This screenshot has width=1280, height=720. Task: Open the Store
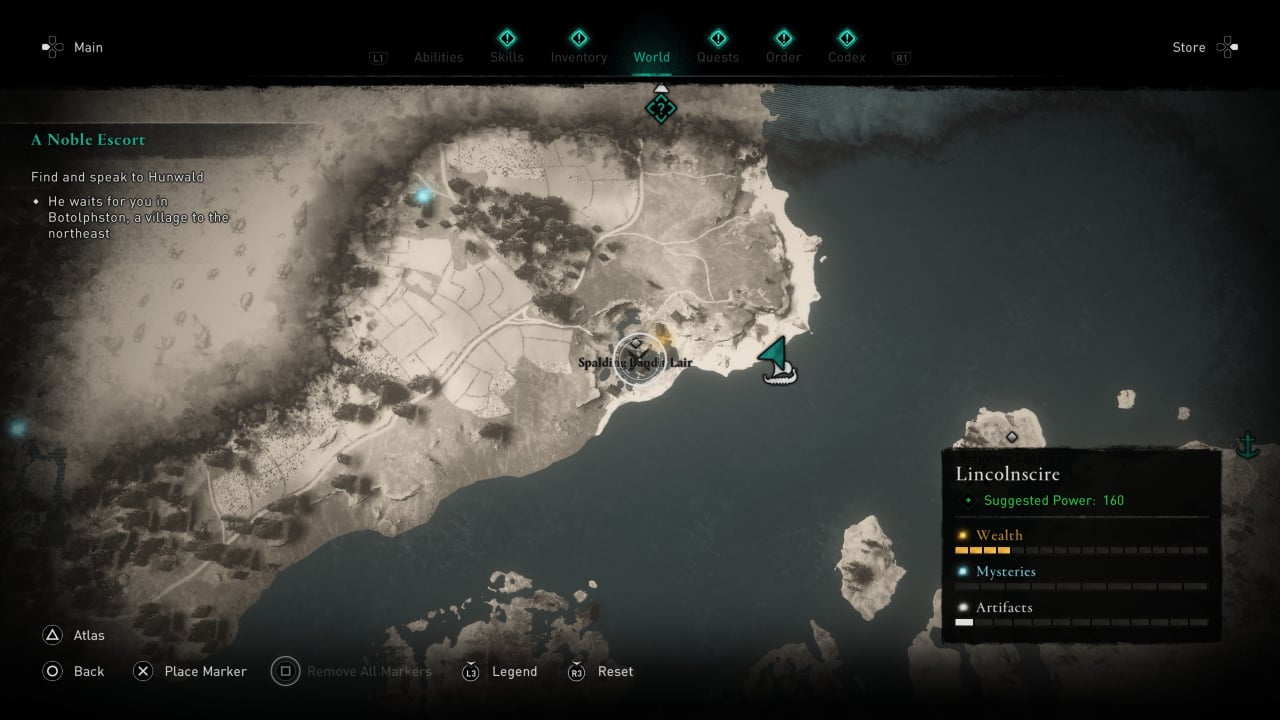(1189, 47)
